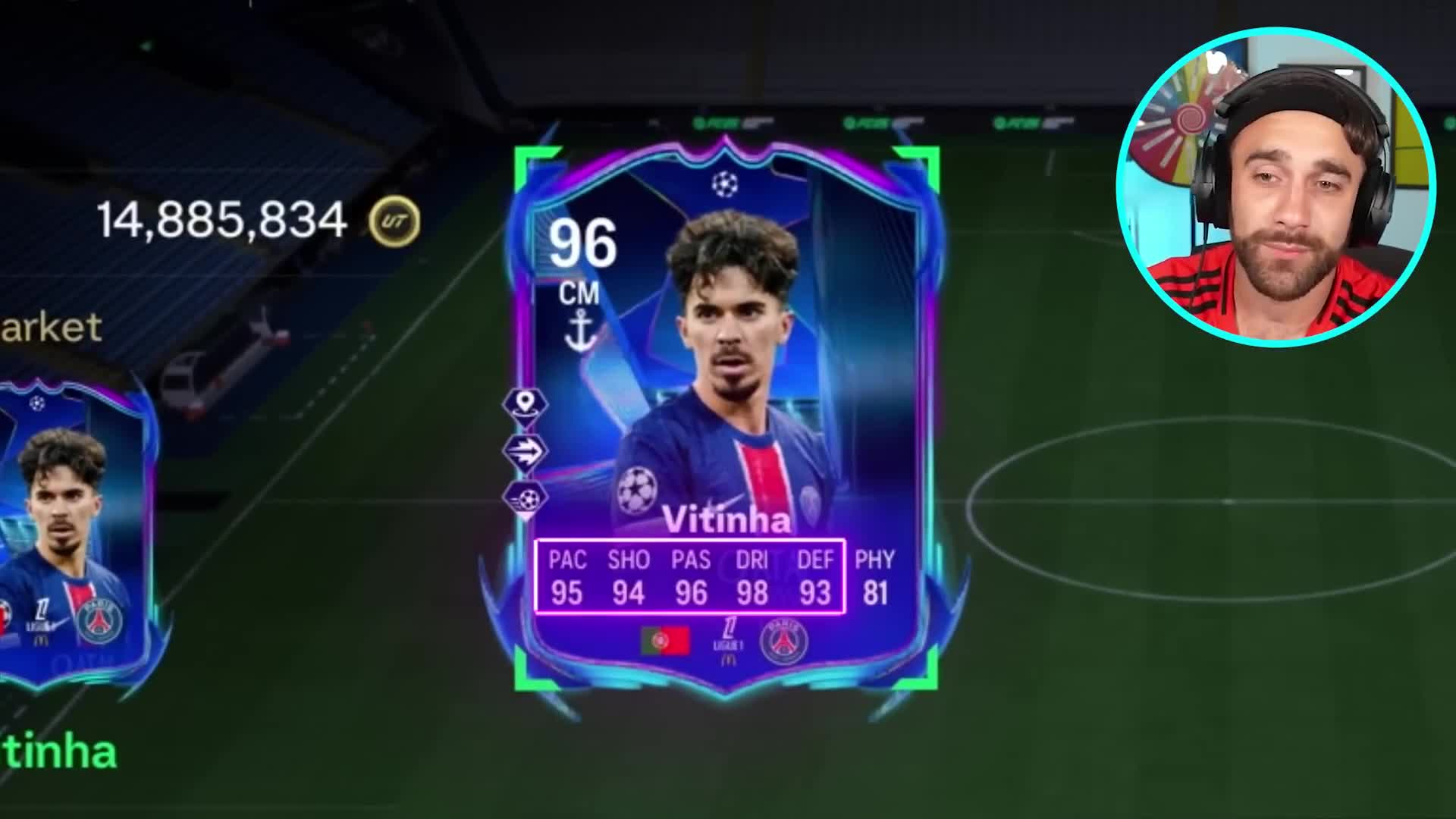Click the Ligue 1 league logo

[x=729, y=639]
